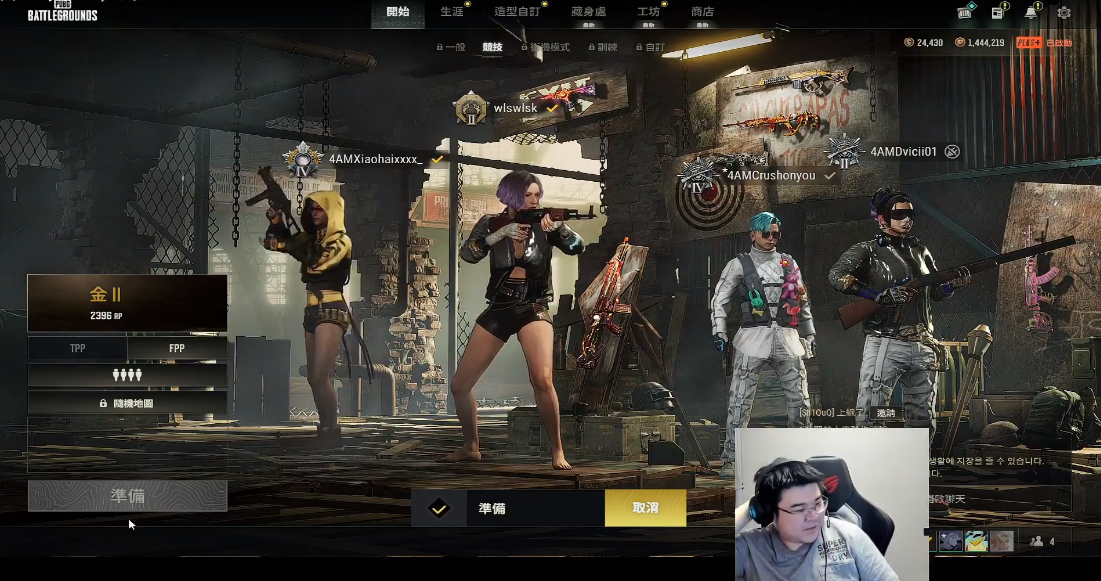Image resolution: width=1101 pixels, height=581 pixels.
Task: Switch to the 造型自訂 customize tab
Action: click(517, 12)
